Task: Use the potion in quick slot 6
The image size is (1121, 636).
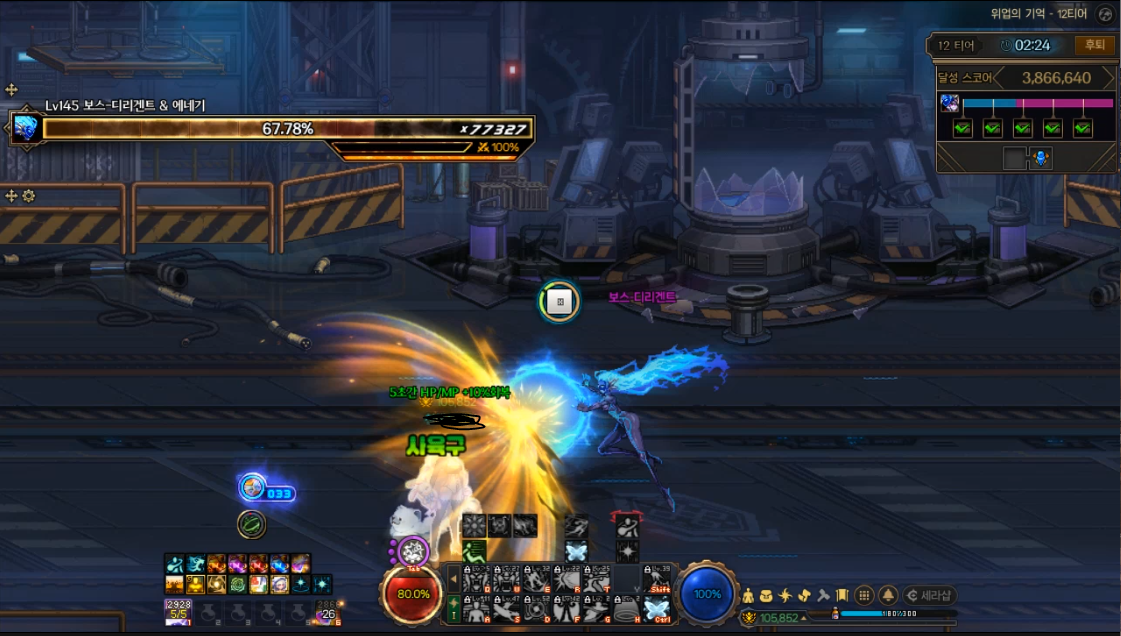Action: (327, 610)
